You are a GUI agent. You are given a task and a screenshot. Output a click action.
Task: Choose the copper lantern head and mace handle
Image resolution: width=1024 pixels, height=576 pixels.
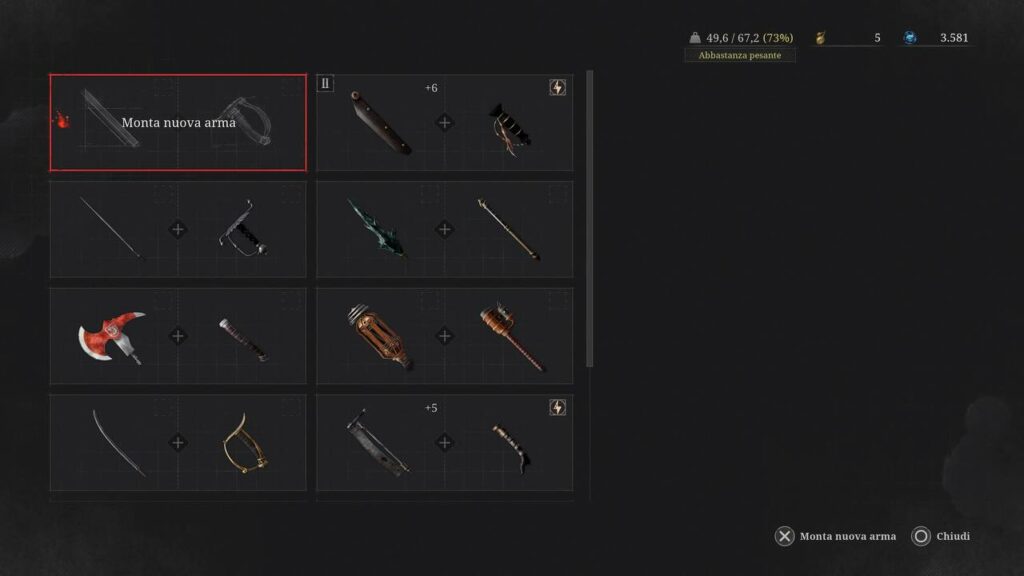click(445, 336)
